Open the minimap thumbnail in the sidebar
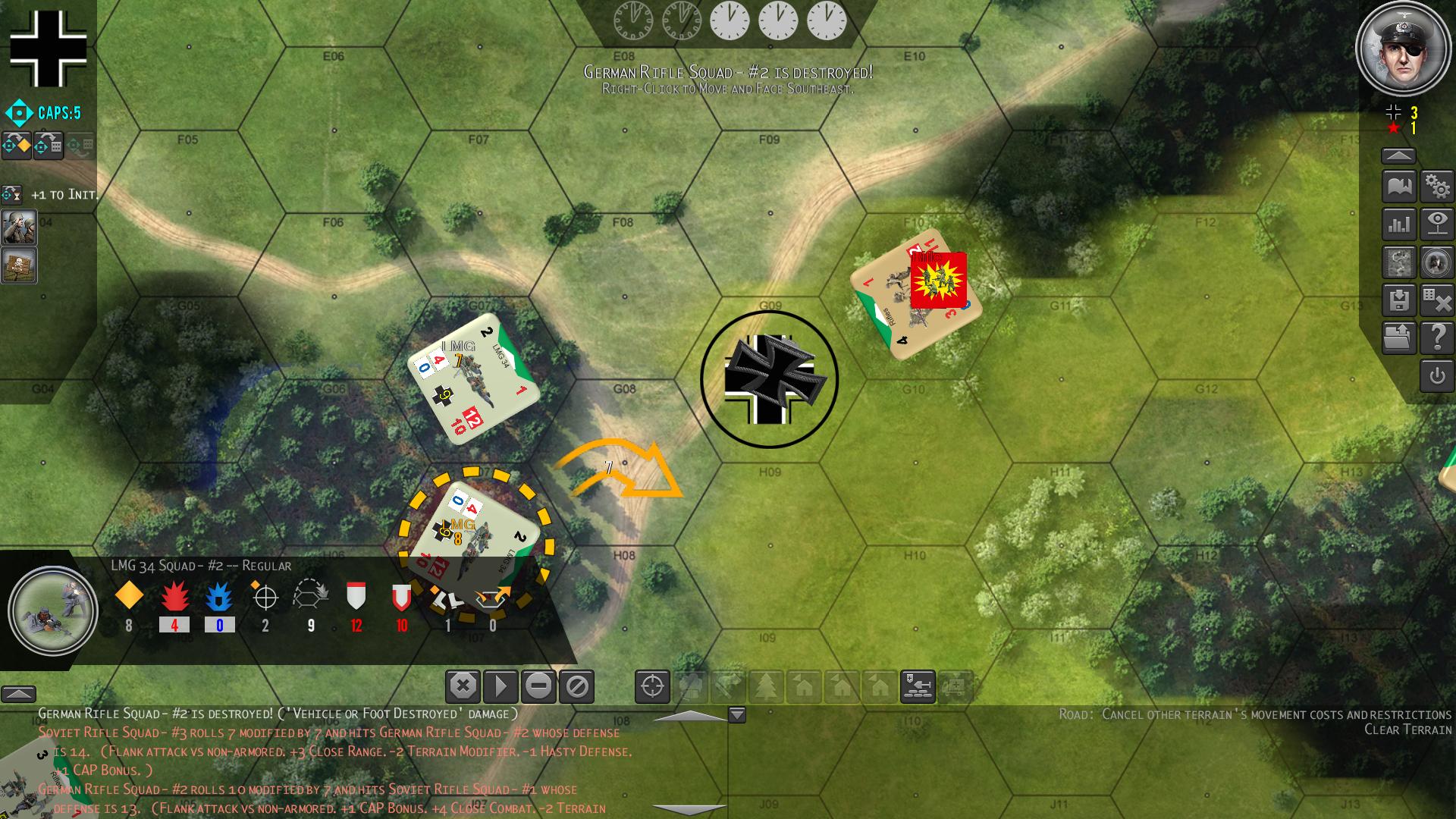This screenshot has height=819, width=1456. (x=1399, y=262)
